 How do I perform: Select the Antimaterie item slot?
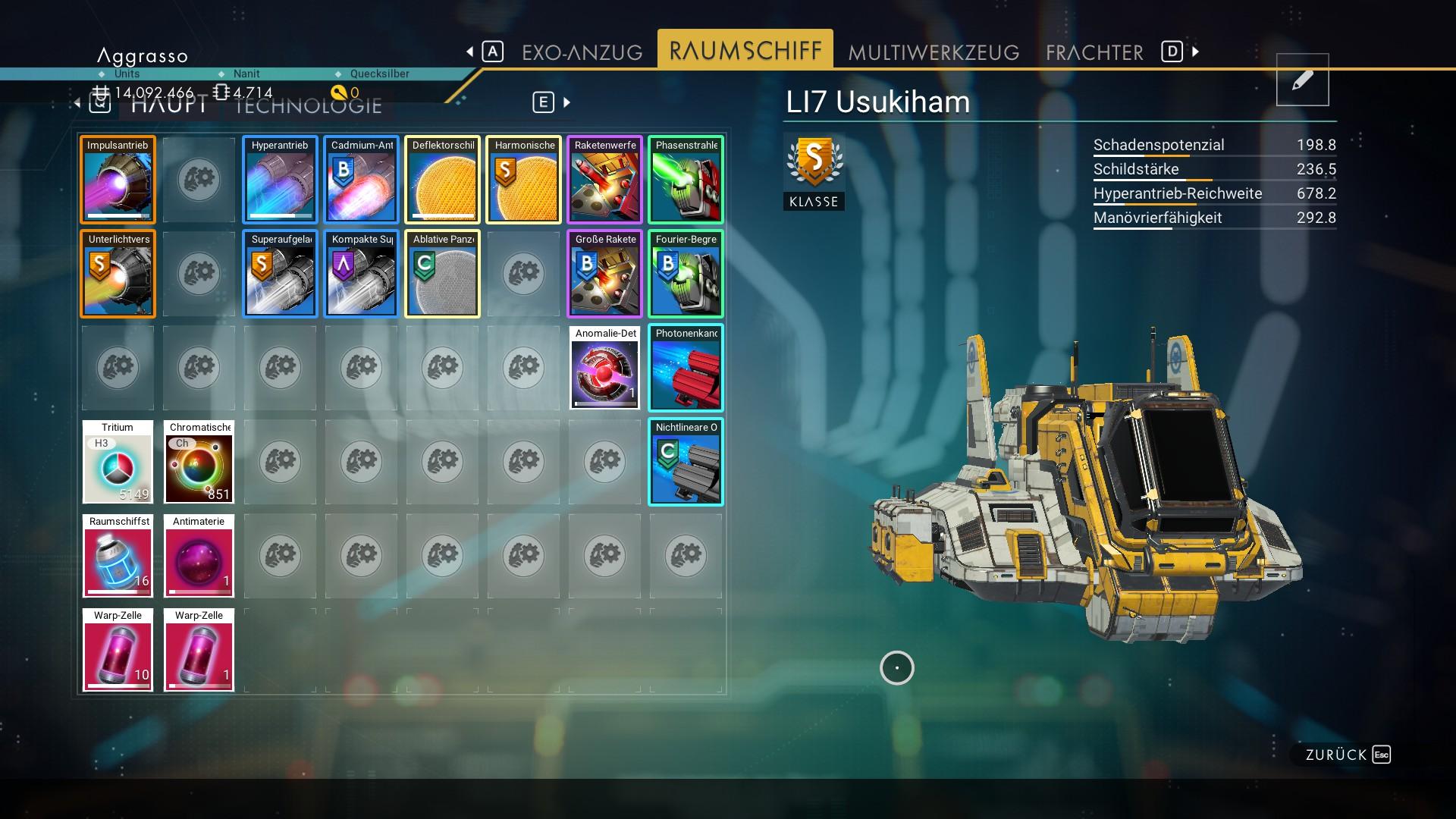click(199, 556)
